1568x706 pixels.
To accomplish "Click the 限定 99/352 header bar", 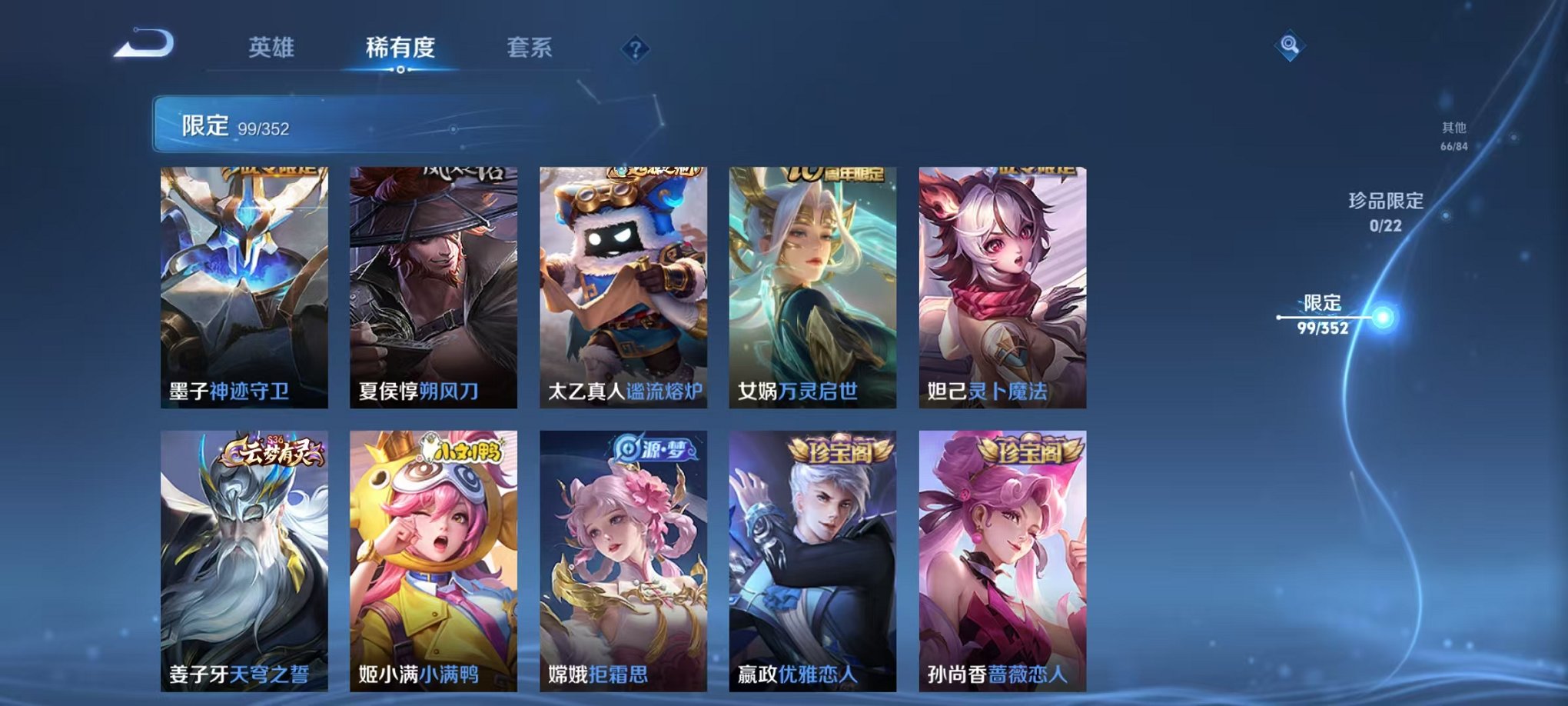I will tap(307, 123).
